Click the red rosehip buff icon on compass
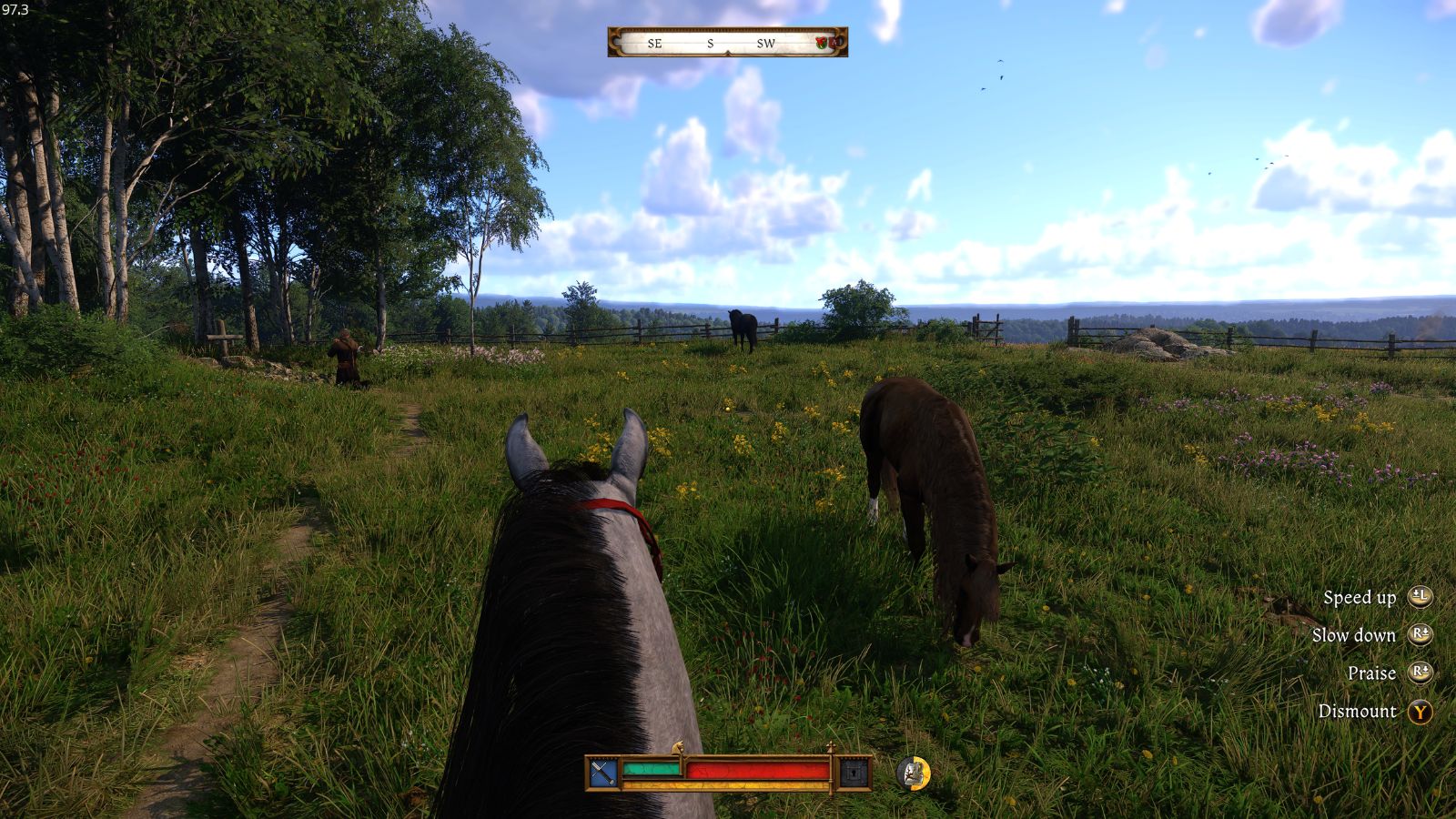The height and width of the screenshot is (819, 1456). 821,43
